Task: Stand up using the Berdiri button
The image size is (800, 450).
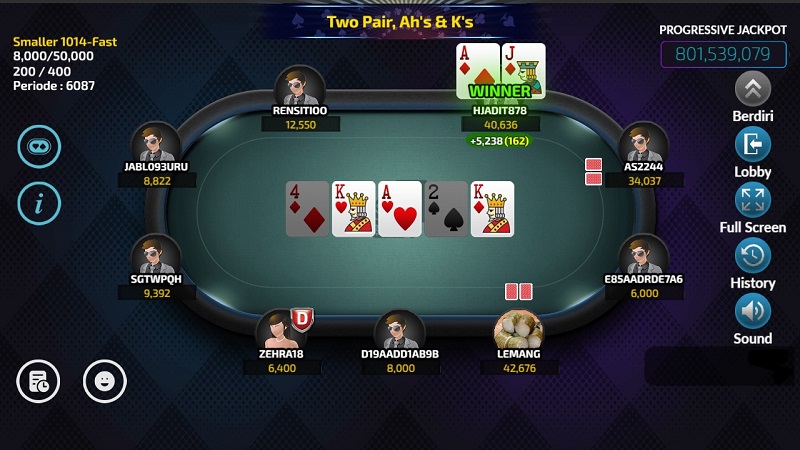Action: point(753,89)
